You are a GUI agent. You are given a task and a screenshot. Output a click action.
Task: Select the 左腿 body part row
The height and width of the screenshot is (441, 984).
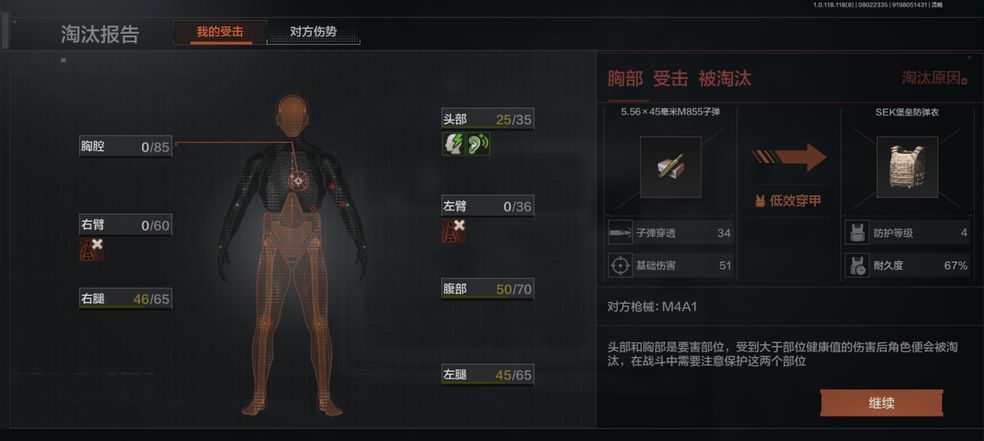pos(488,375)
